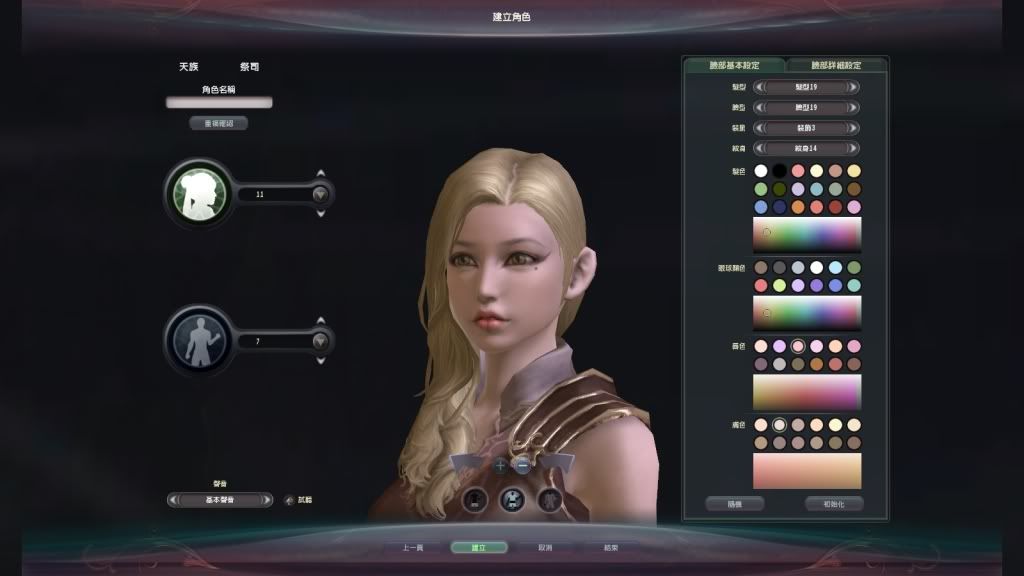This screenshot has width=1024, height=576.
Task: Randomize appearance with the 隨機 button
Action: (x=735, y=504)
